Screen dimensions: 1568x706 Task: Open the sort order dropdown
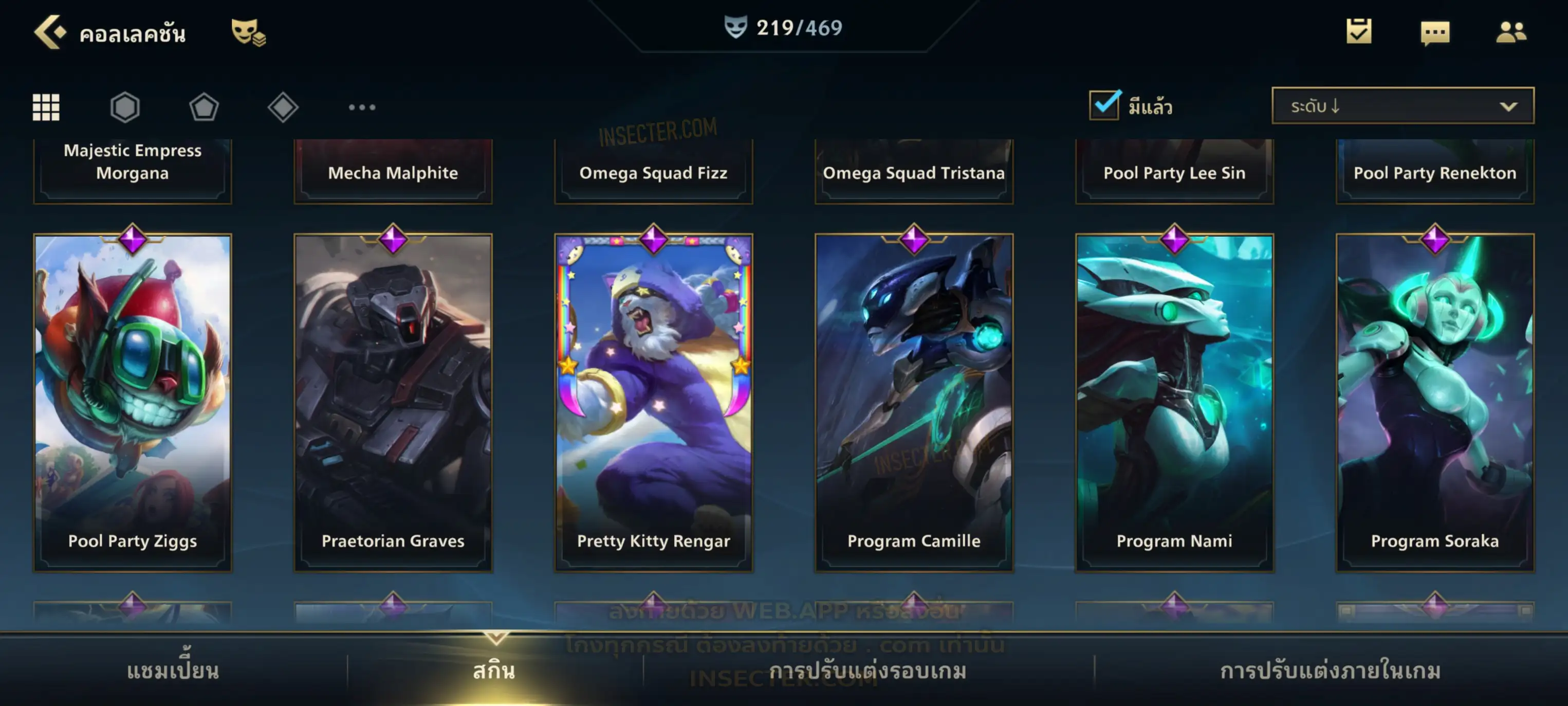click(x=1403, y=106)
